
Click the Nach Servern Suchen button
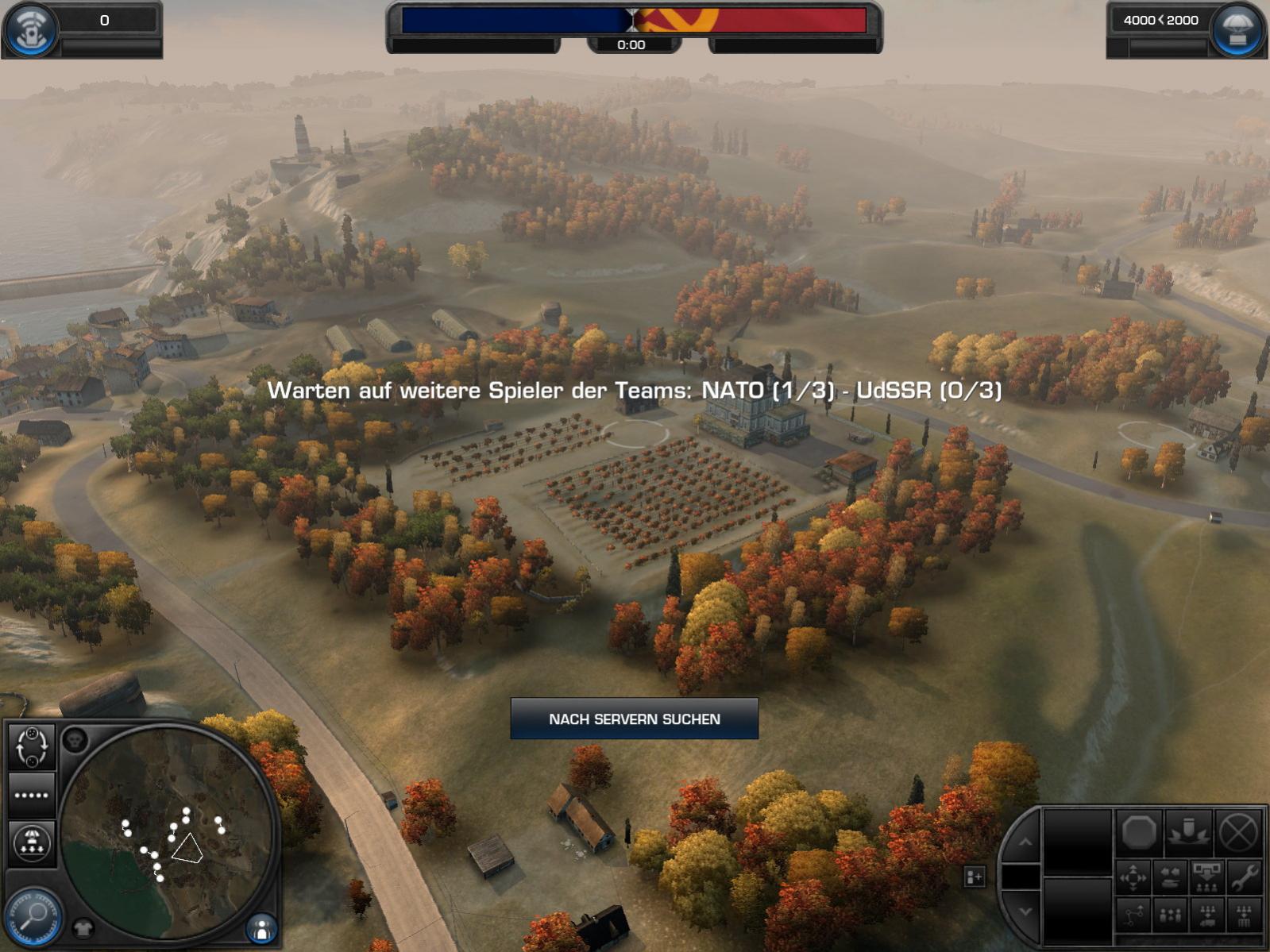(634, 719)
